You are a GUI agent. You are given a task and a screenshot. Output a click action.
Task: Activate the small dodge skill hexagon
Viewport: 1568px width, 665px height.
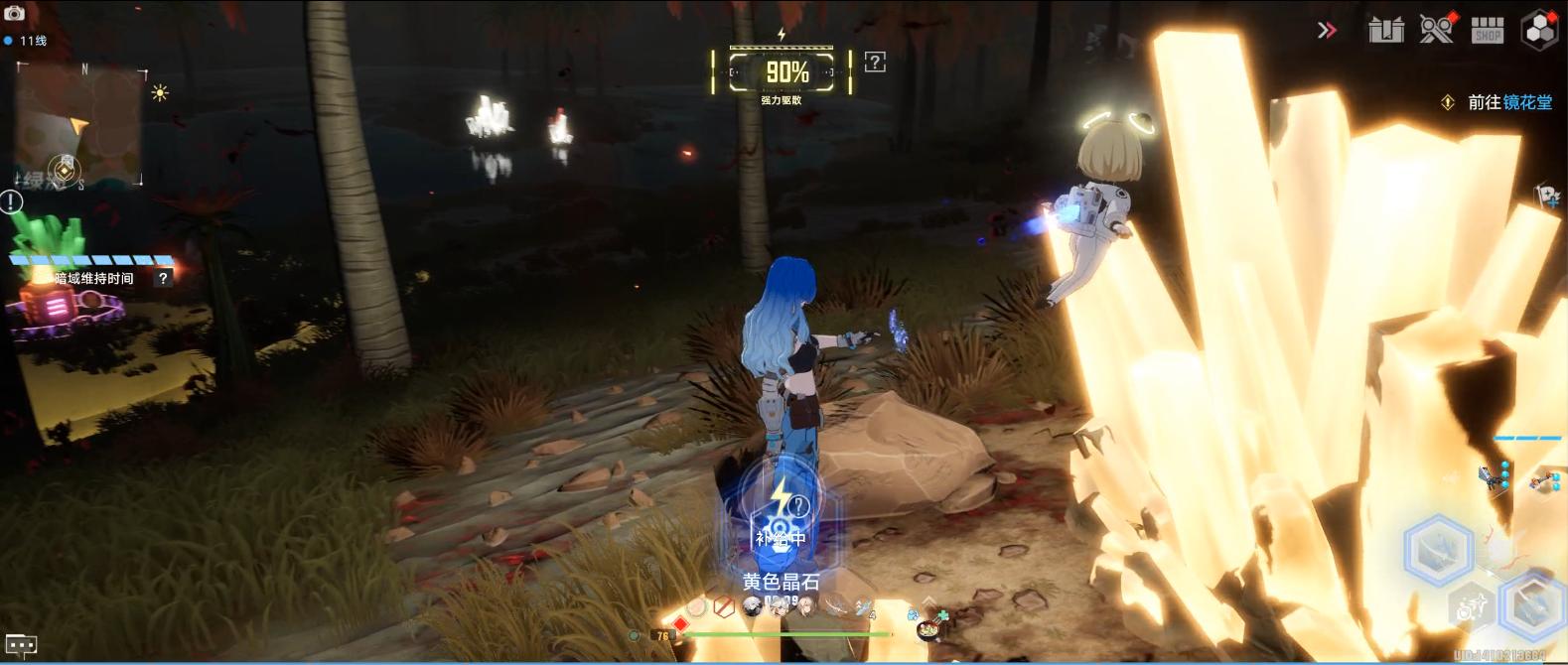point(1471,607)
